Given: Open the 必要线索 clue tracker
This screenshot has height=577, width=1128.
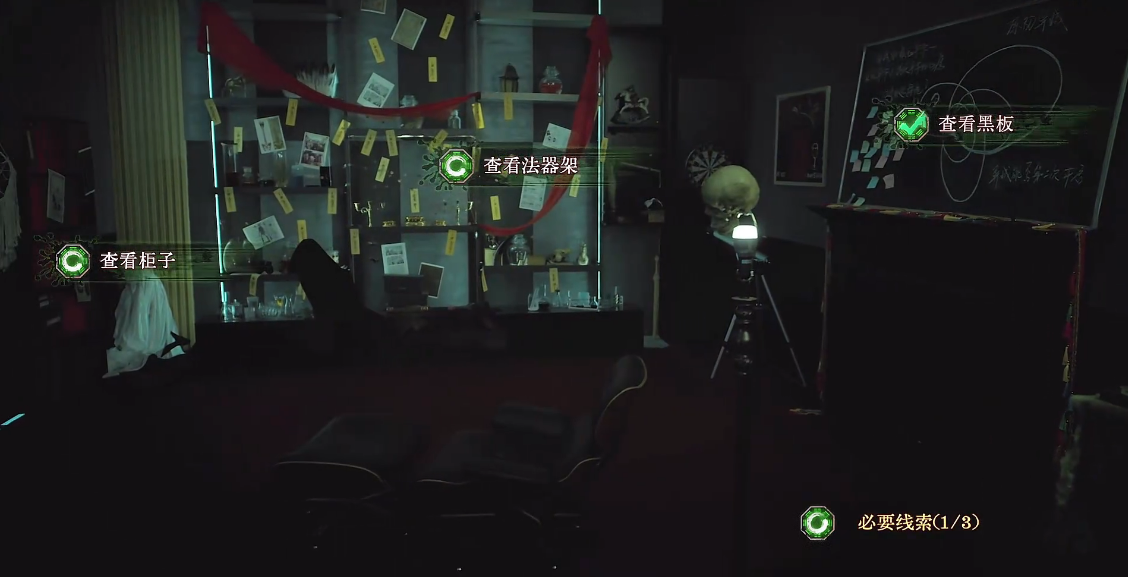Looking at the screenshot, I should click(895, 522).
